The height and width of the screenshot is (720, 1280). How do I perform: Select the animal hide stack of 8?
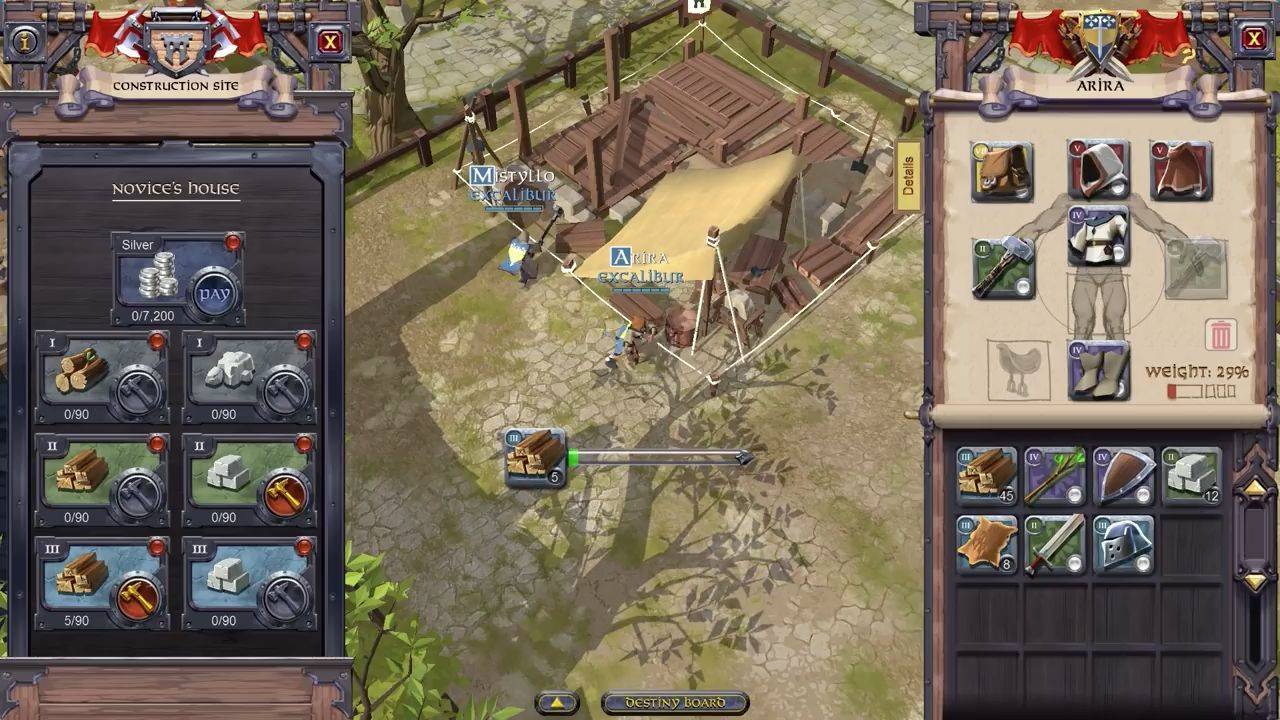point(986,545)
